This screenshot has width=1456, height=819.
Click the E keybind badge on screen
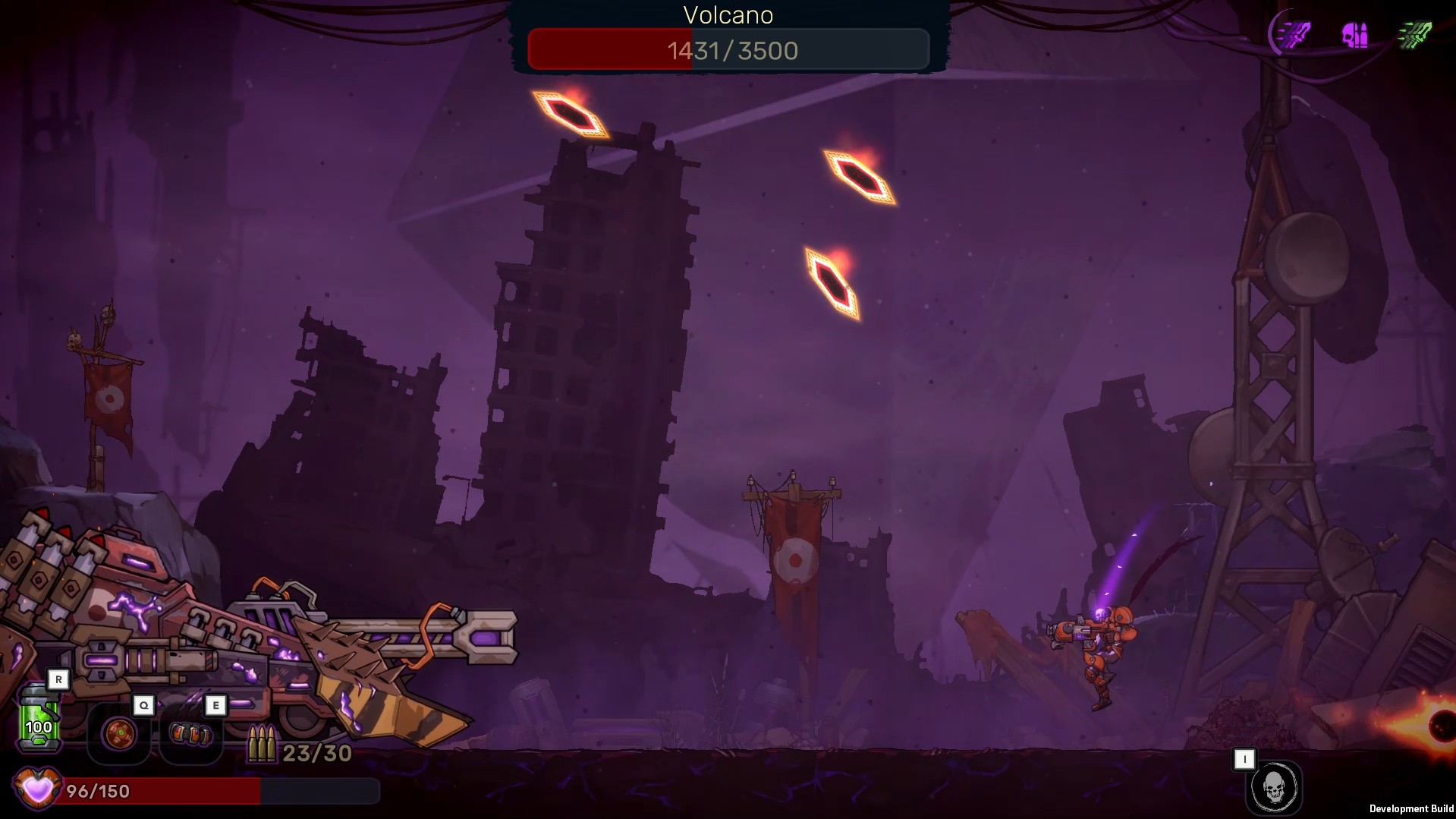pos(216,705)
